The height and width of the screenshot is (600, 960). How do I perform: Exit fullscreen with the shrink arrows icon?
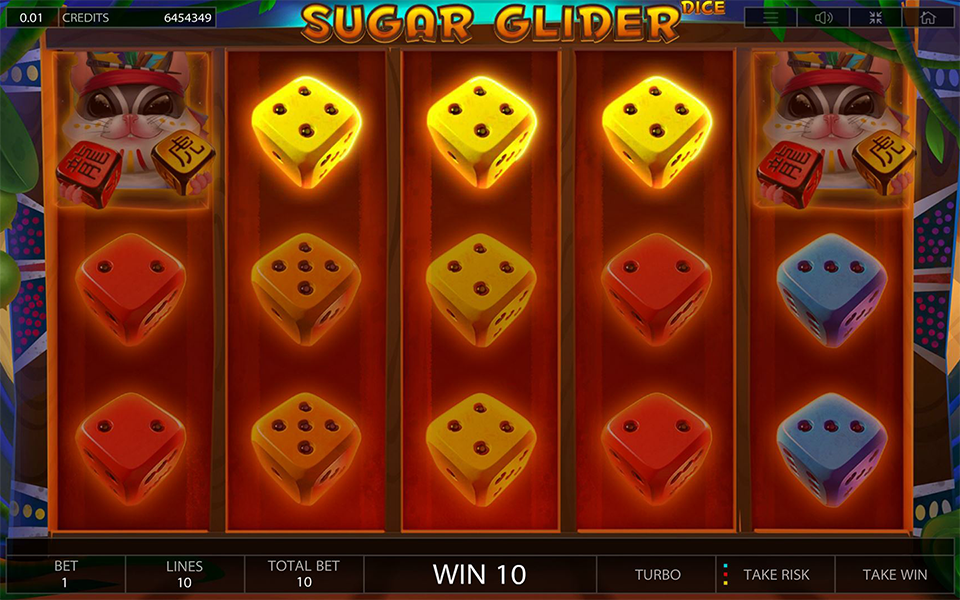[x=876, y=18]
